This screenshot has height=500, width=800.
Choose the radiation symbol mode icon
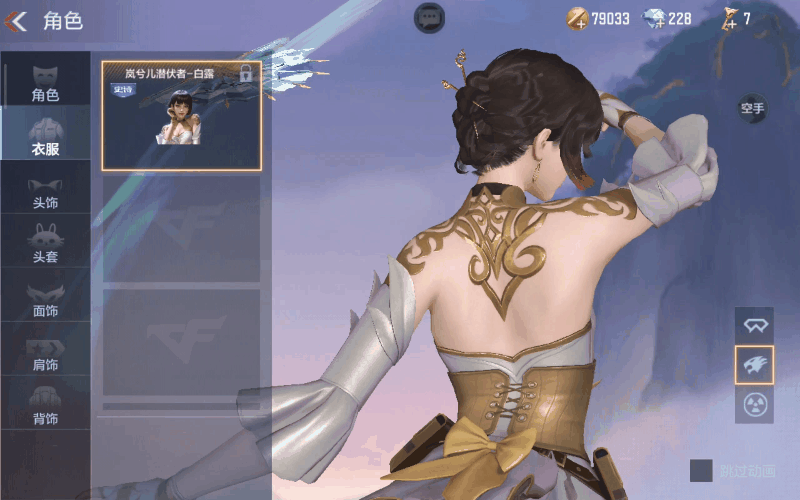tap(754, 404)
